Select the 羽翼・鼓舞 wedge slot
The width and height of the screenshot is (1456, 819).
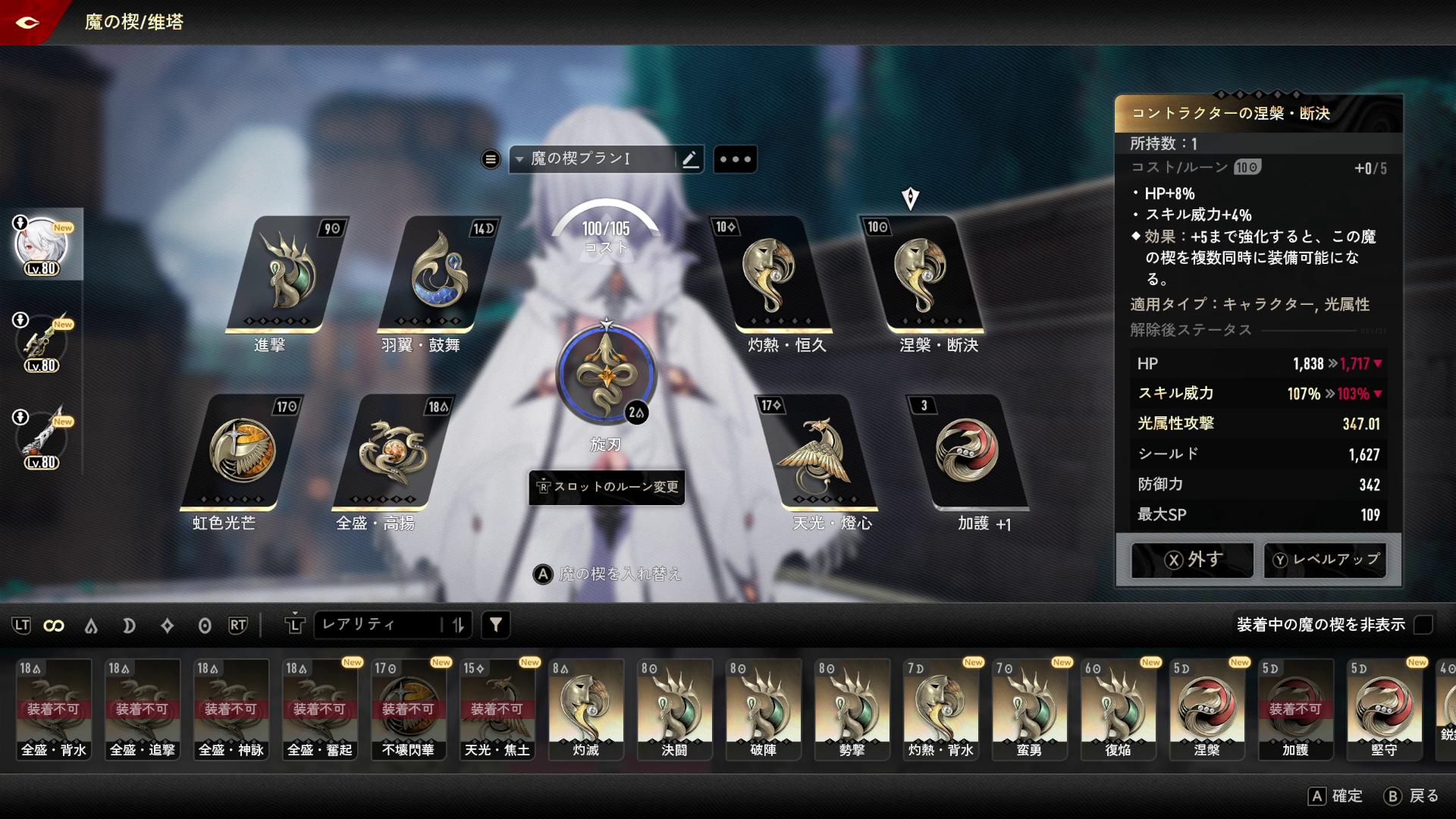tap(438, 275)
